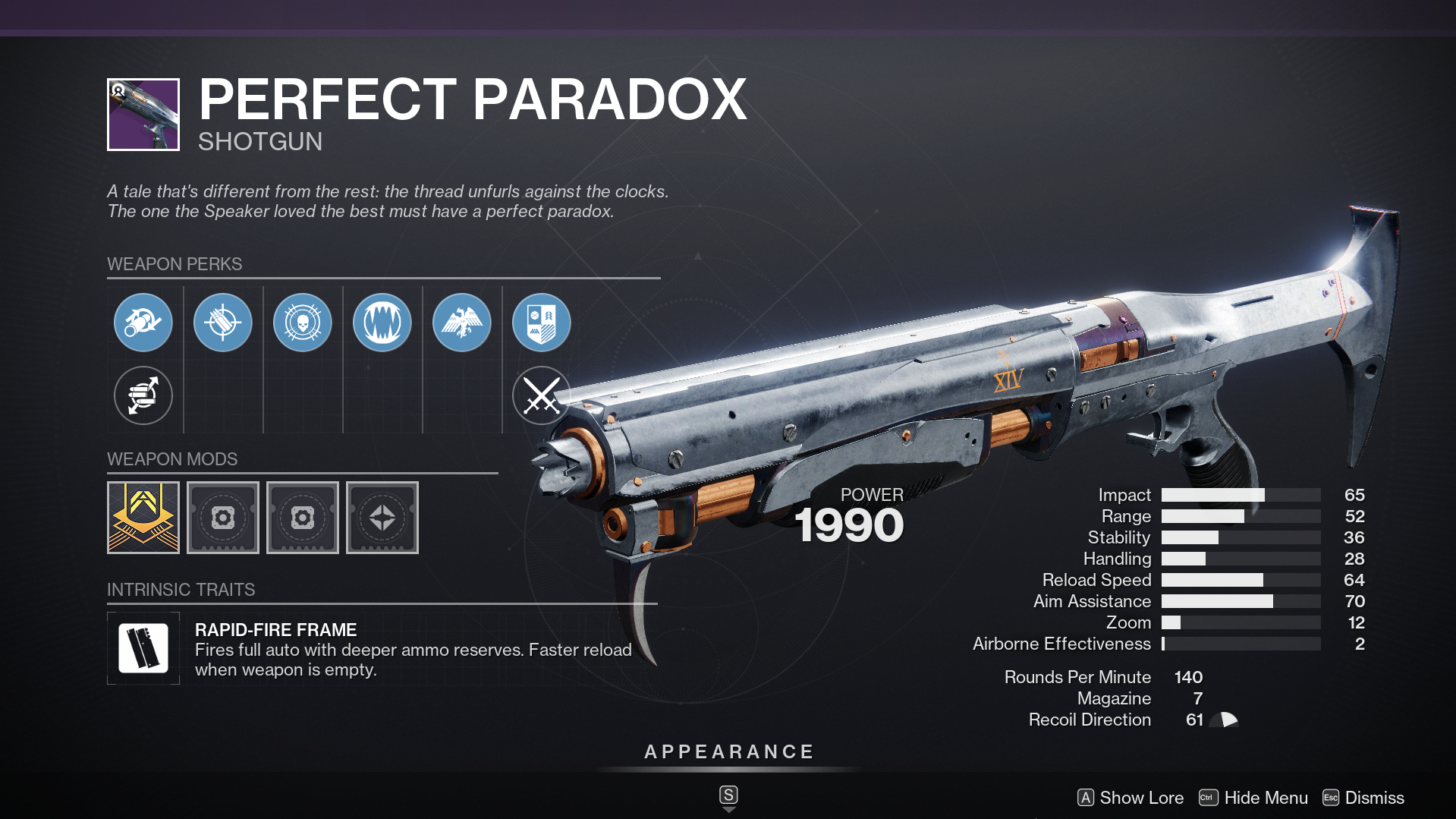The height and width of the screenshot is (819, 1456).
Task: Select the alternate magazine perk below the barrel perk
Action: tap(143, 395)
